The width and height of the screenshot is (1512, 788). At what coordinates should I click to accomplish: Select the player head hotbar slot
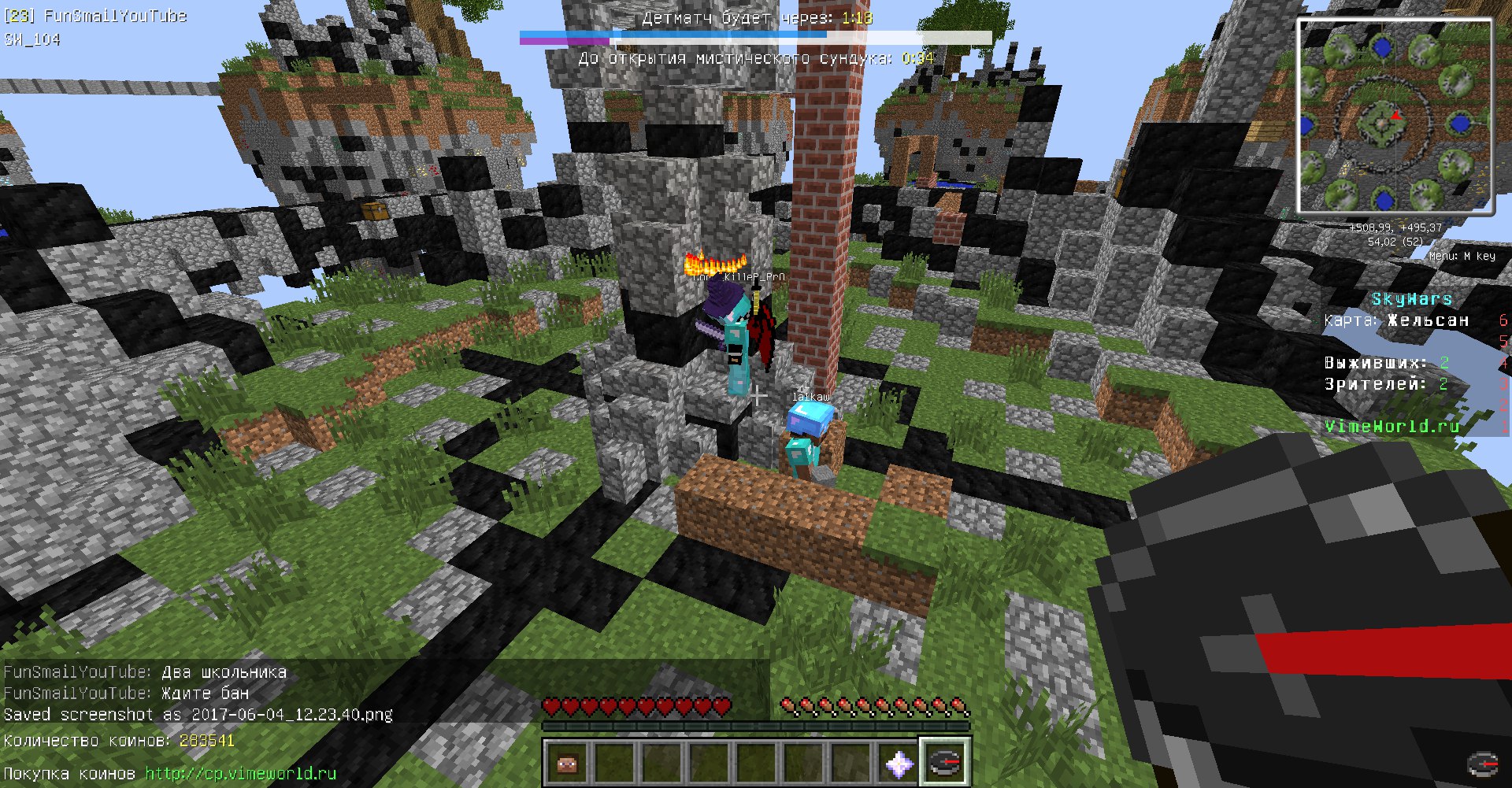pyautogui.click(x=567, y=762)
